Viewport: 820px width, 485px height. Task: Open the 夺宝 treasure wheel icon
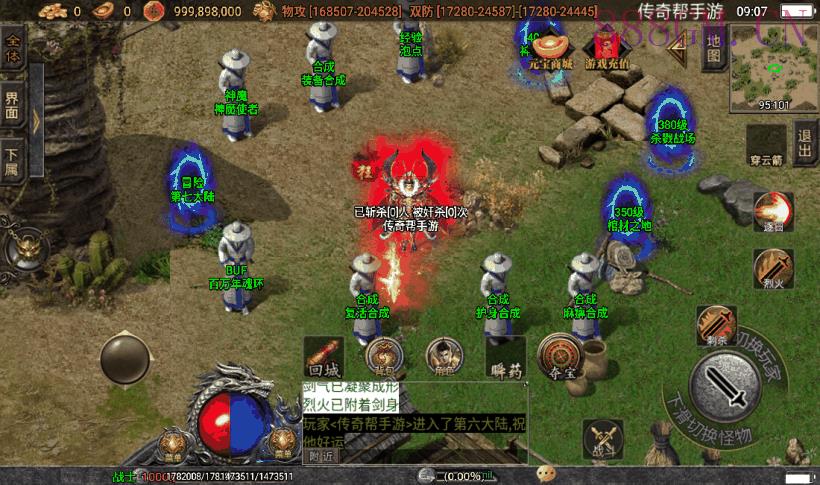tap(561, 357)
